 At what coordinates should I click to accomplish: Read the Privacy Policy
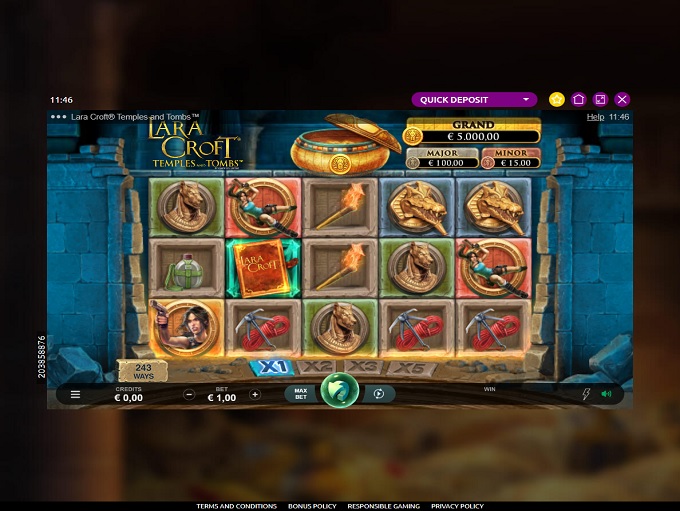457,506
